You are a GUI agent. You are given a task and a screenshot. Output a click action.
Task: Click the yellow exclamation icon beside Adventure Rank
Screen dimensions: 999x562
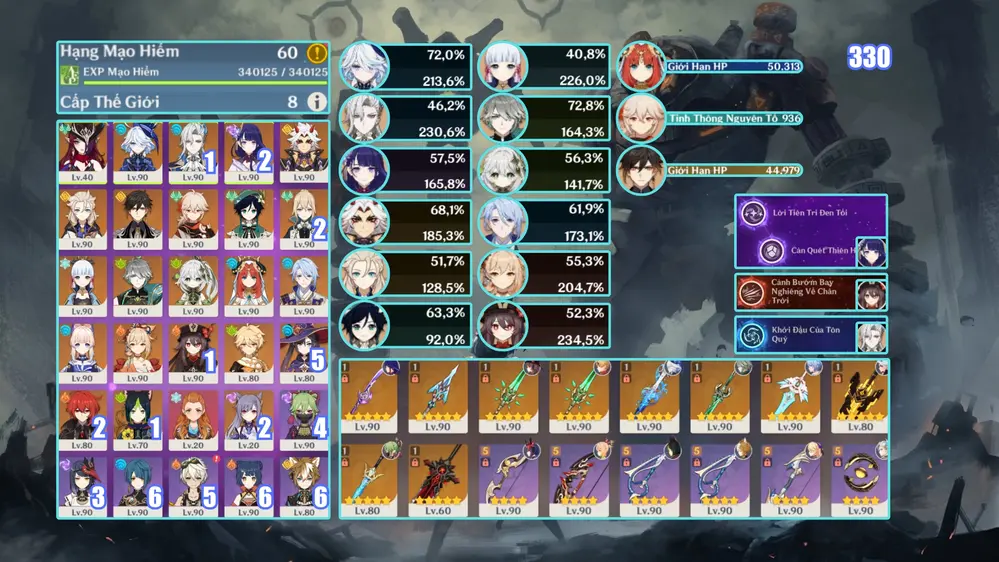coord(317,54)
